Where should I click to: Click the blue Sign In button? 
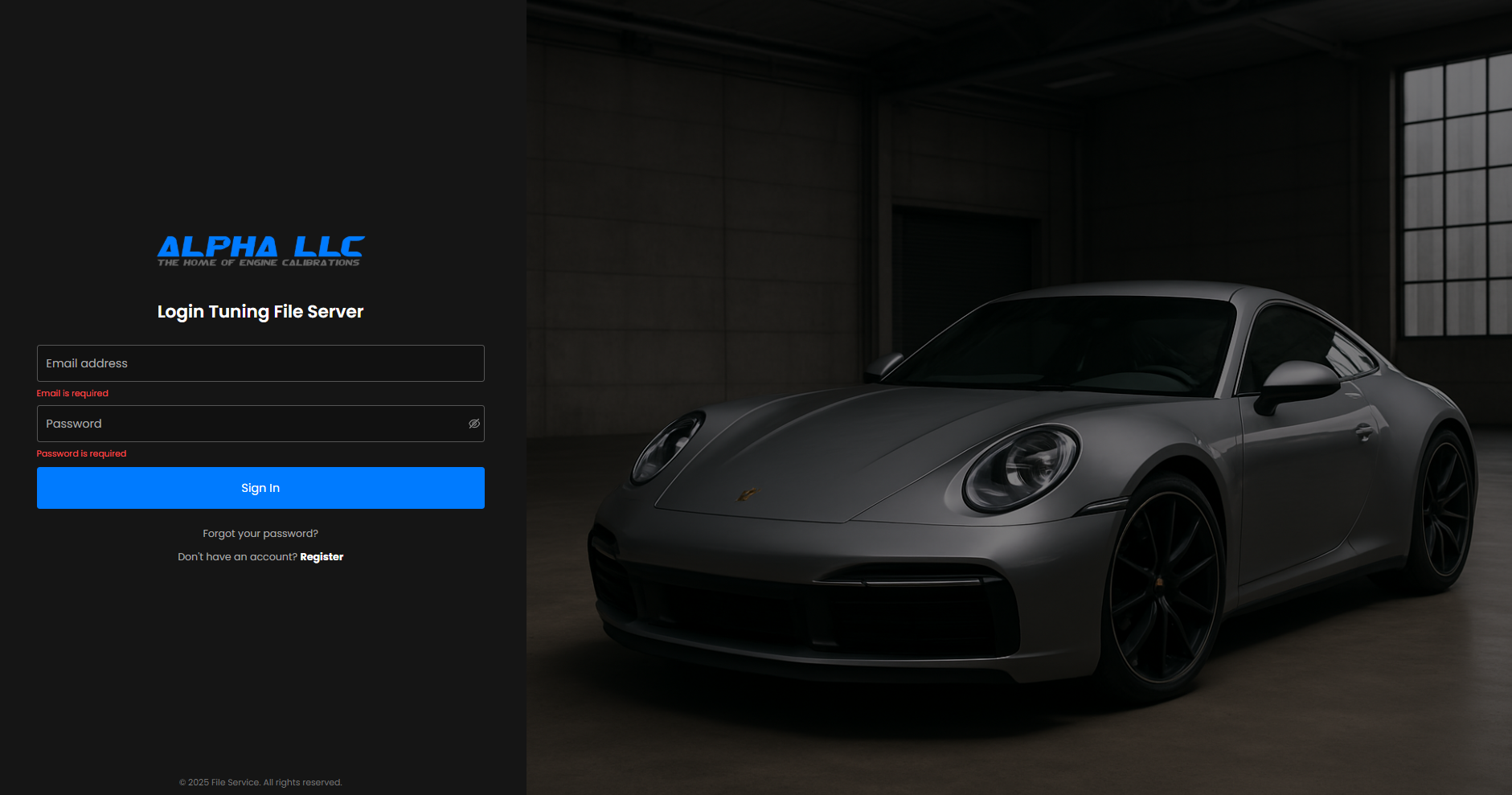pyautogui.click(x=260, y=488)
